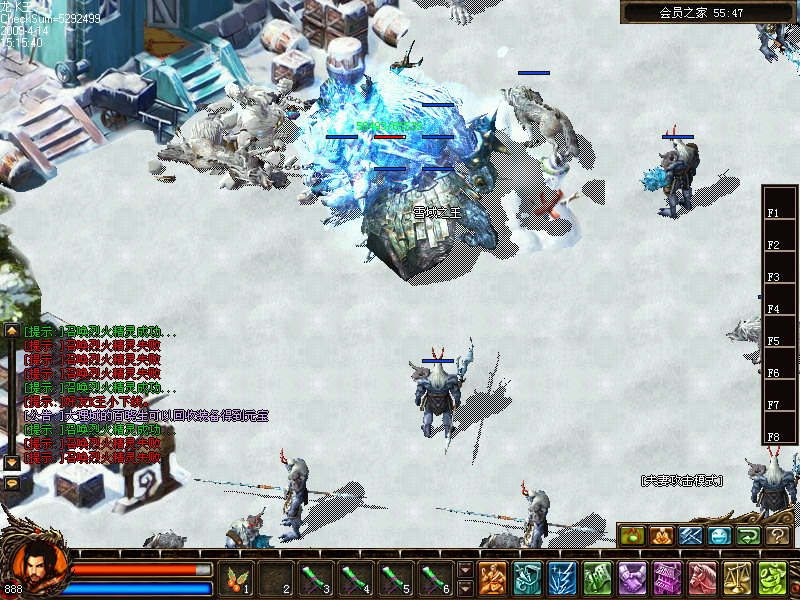This screenshot has height=600, width=800.
Task: Open the green scroll quest icon
Action: (597, 577)
